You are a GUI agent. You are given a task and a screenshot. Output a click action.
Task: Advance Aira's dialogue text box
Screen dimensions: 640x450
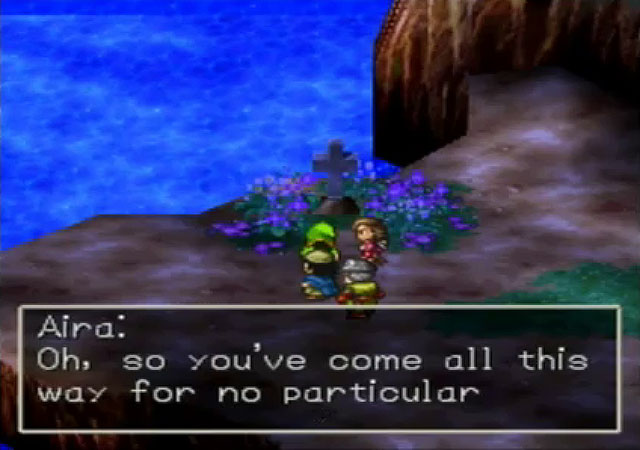tap(319, 368)
